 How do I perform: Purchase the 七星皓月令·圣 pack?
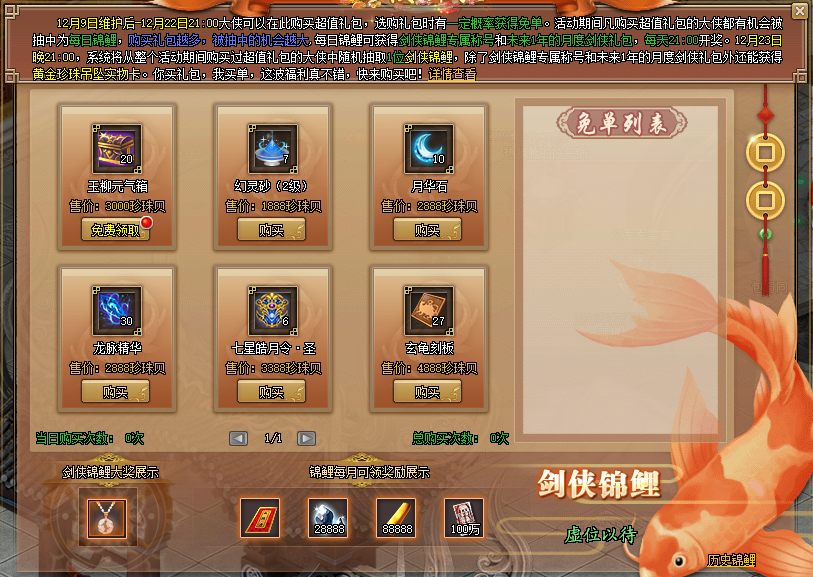click(272, 392)
